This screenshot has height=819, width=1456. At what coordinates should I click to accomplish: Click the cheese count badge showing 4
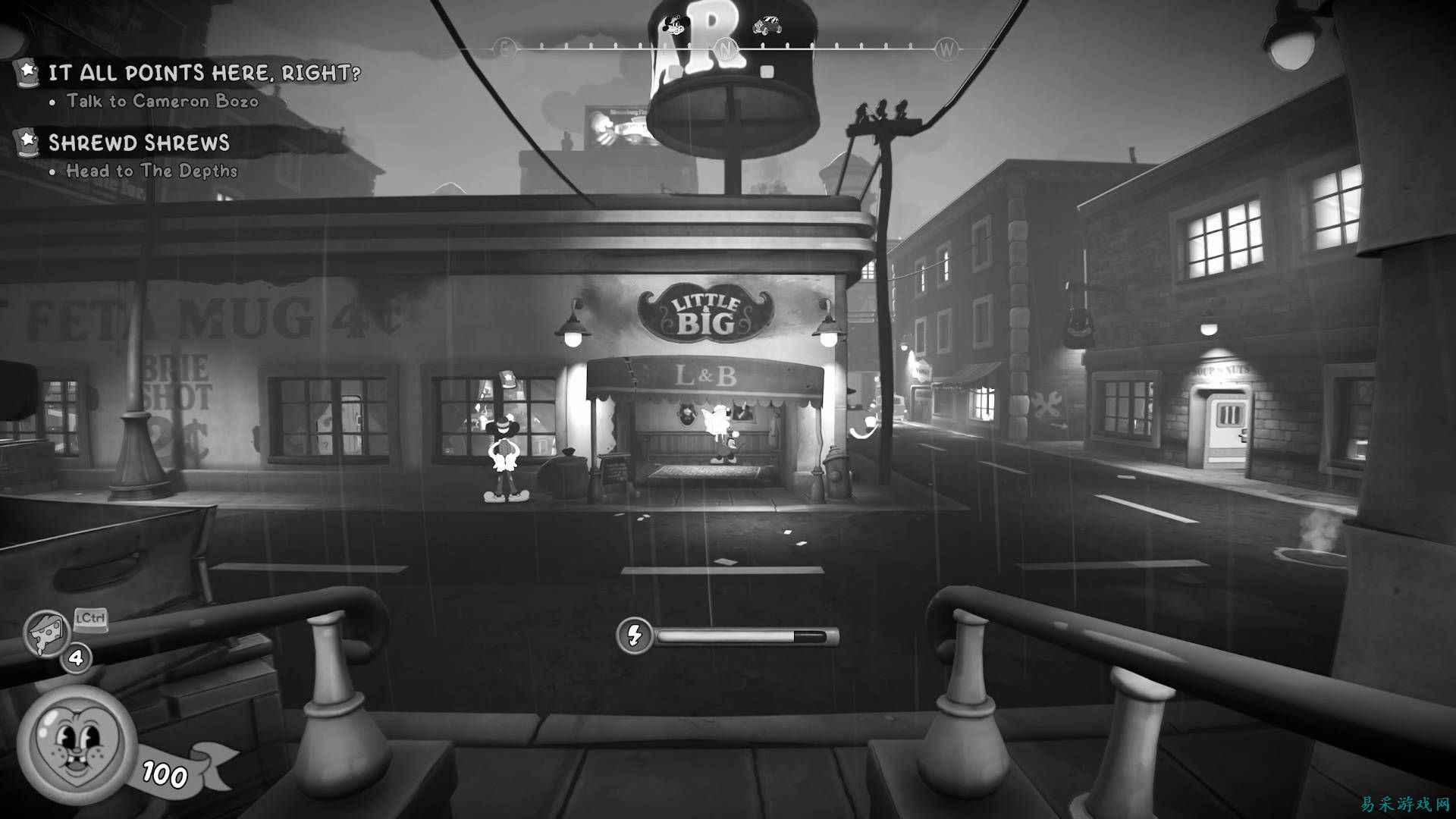[76, 657]
